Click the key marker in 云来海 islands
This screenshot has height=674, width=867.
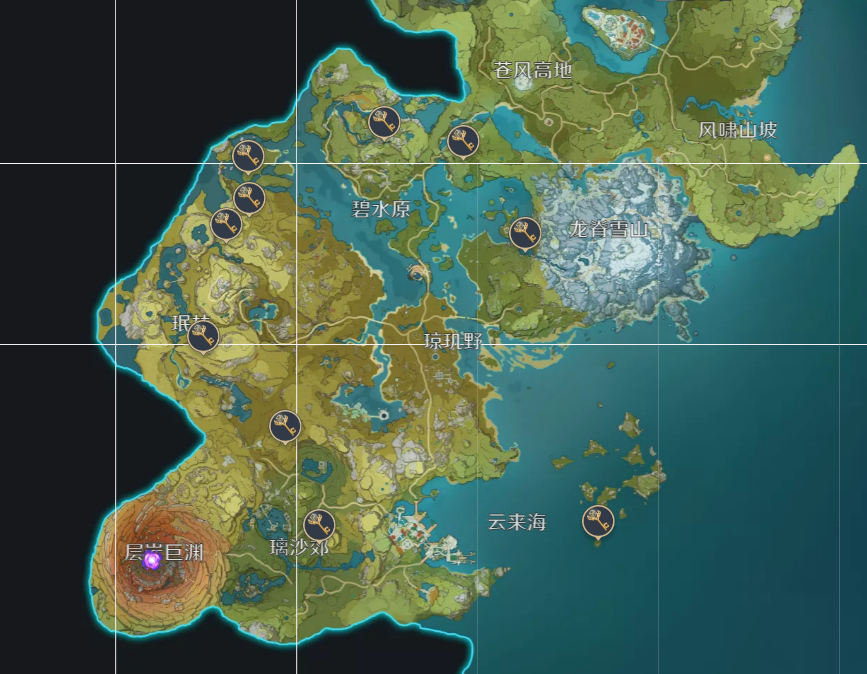pos(598,521)
